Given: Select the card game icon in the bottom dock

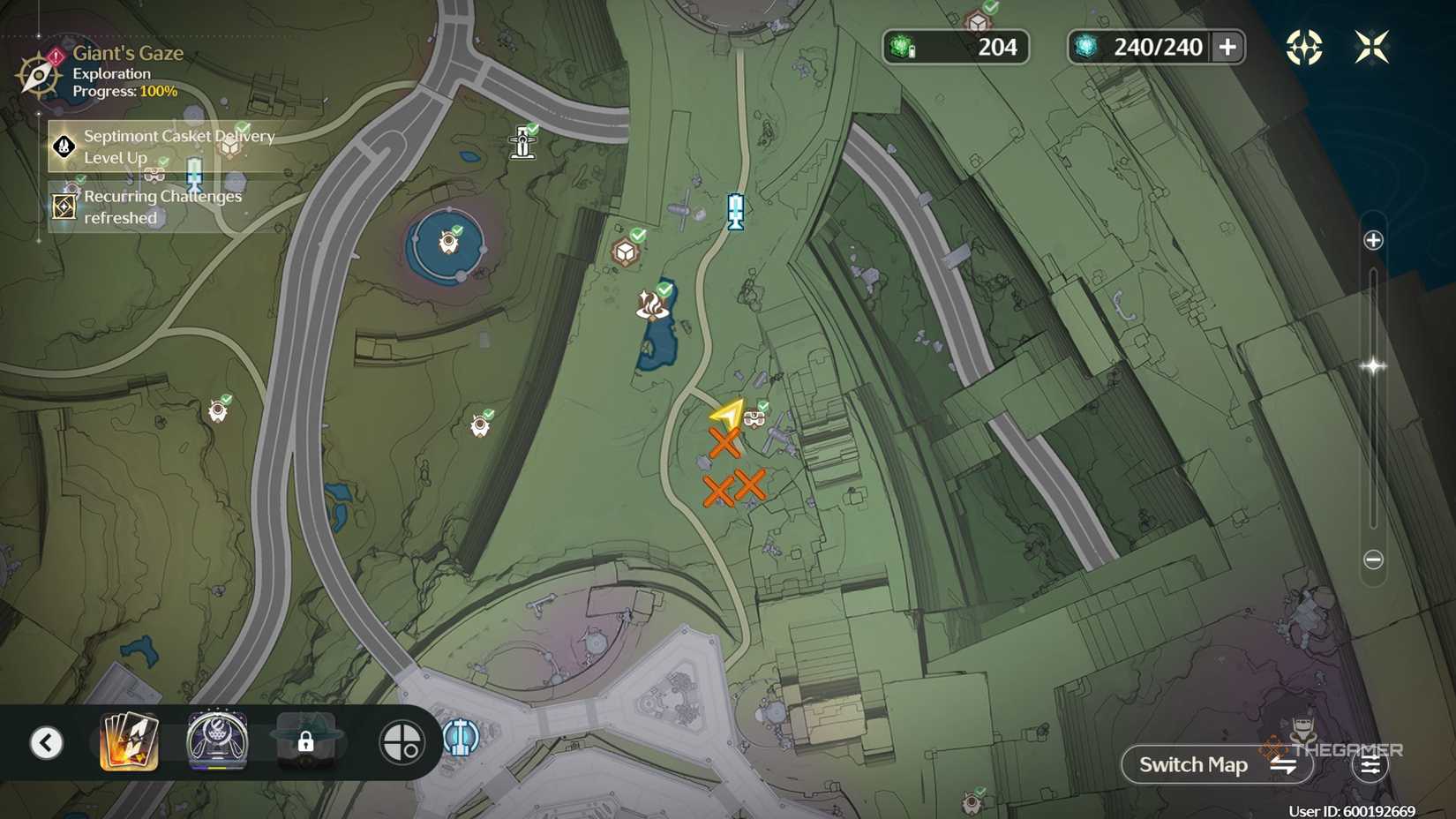Looking at the screenshot, I should [x=129, y=741].
